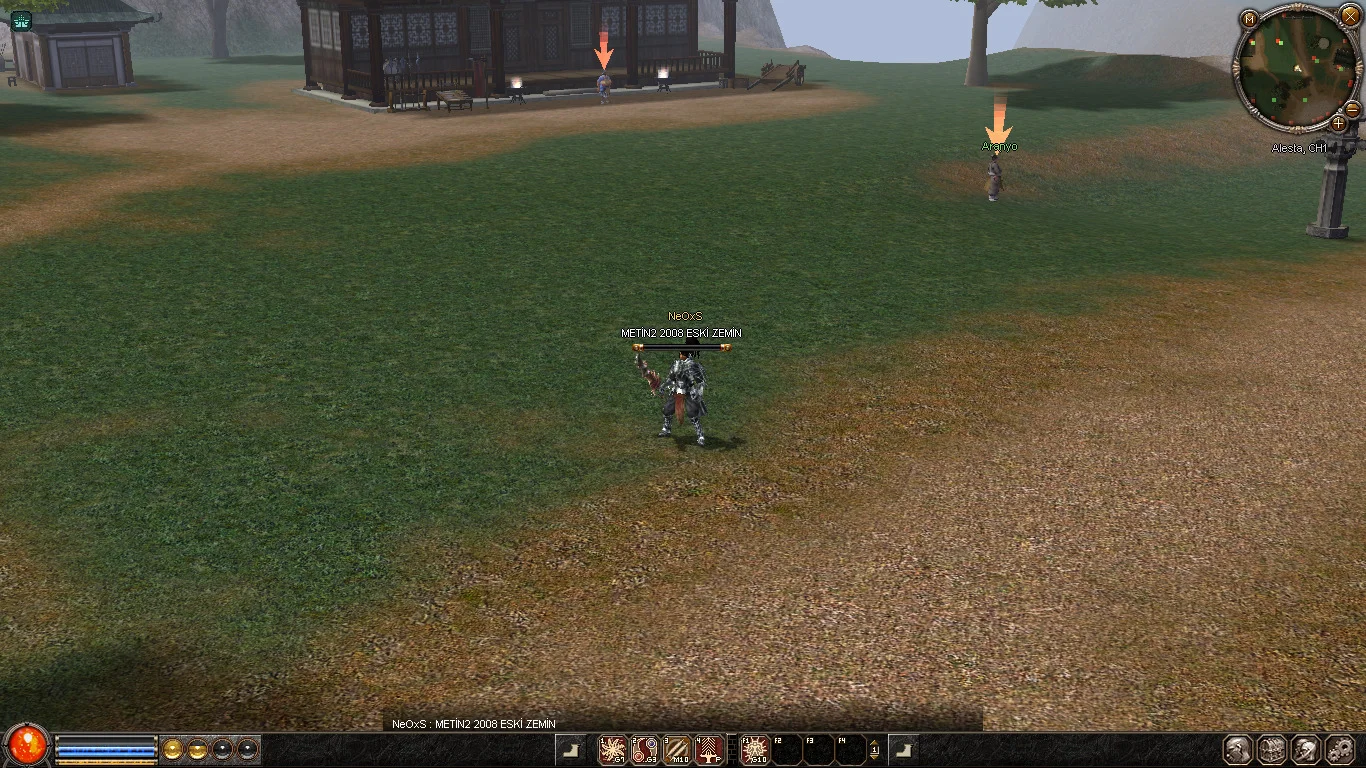
Task: Click the teal icon in the top-left corner
Action: point(21,21)
